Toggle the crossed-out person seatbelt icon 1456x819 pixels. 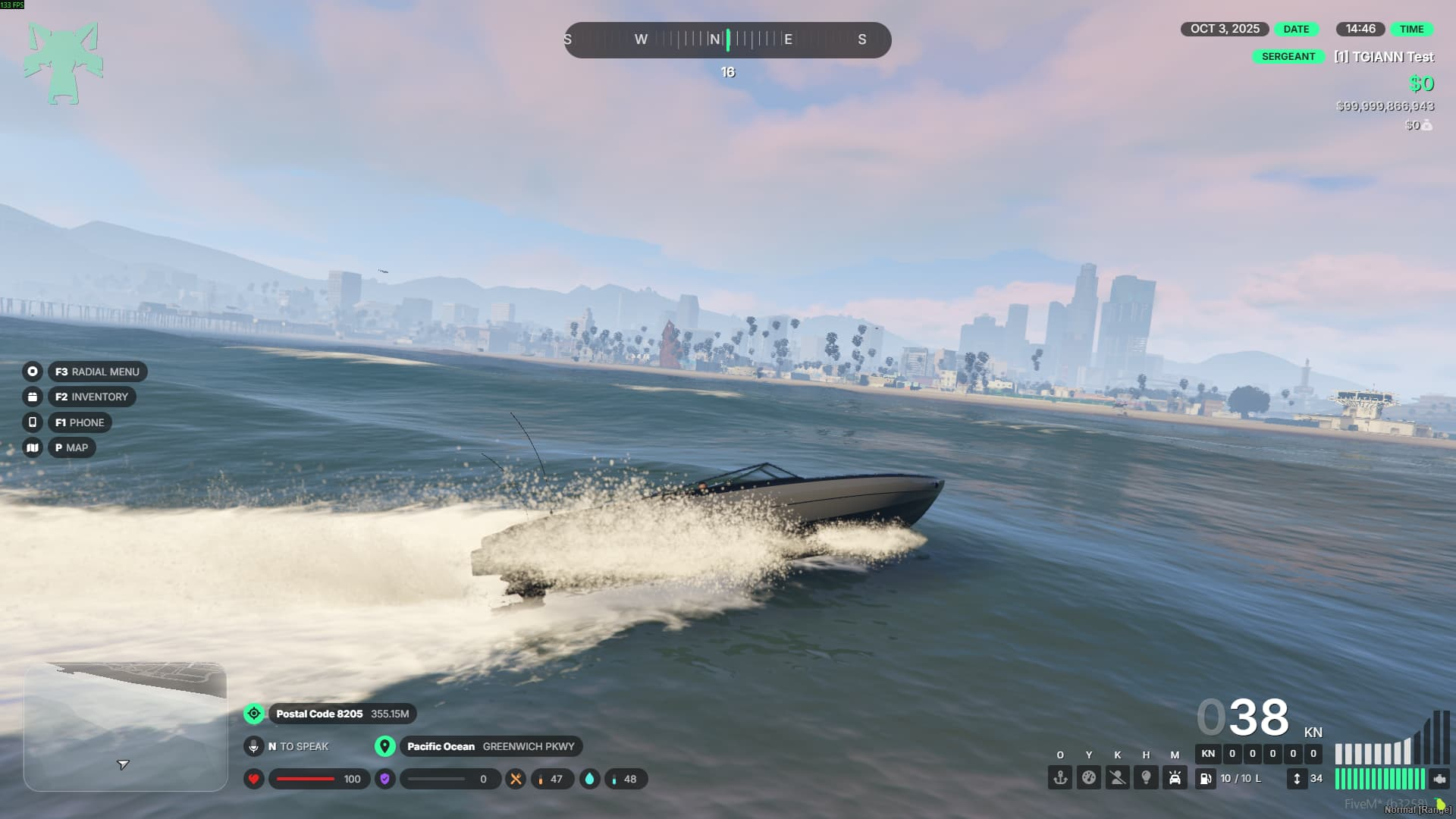click(1118, 778)
